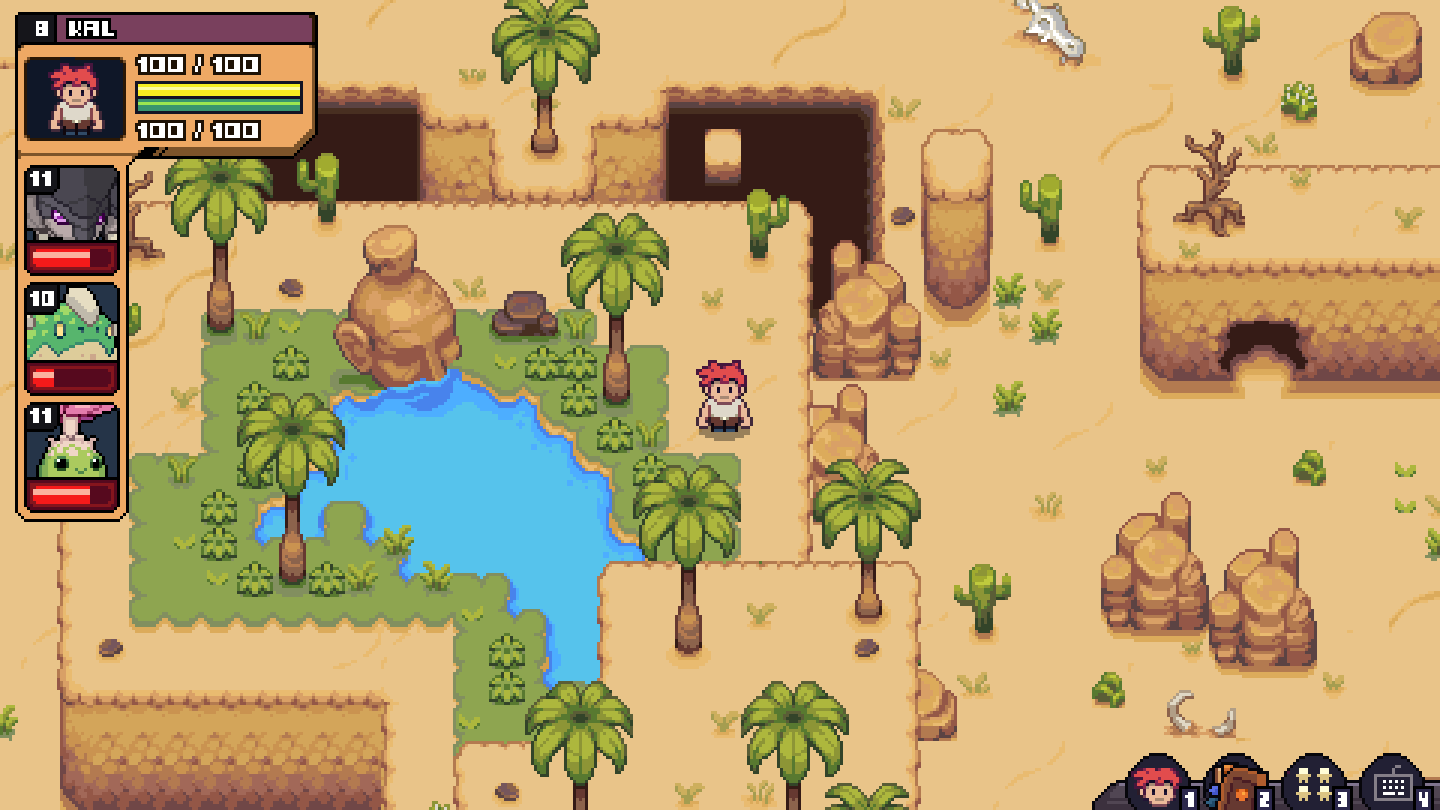Click the 100/100 health counter above the bars
This screenshot has width=1440, height=810.
pos(195,63)
